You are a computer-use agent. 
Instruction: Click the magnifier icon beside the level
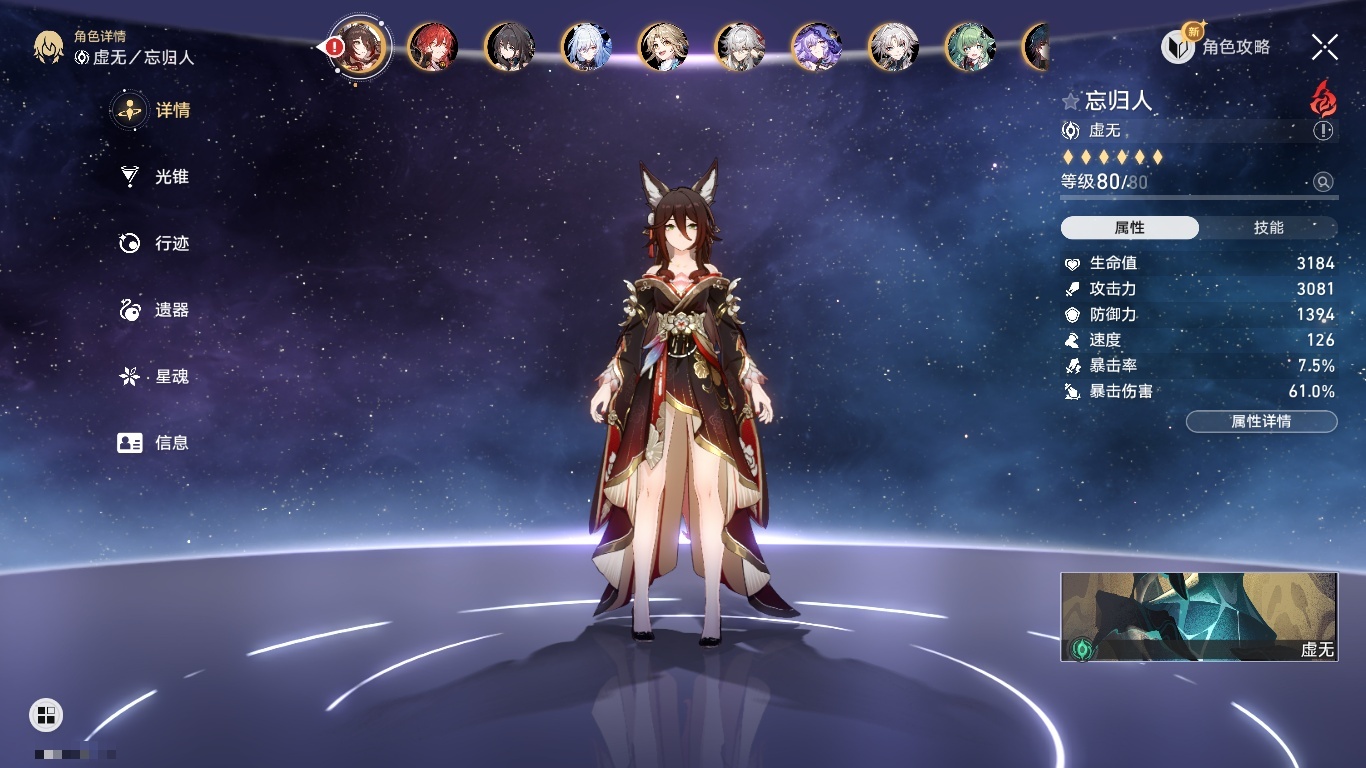1323,182
